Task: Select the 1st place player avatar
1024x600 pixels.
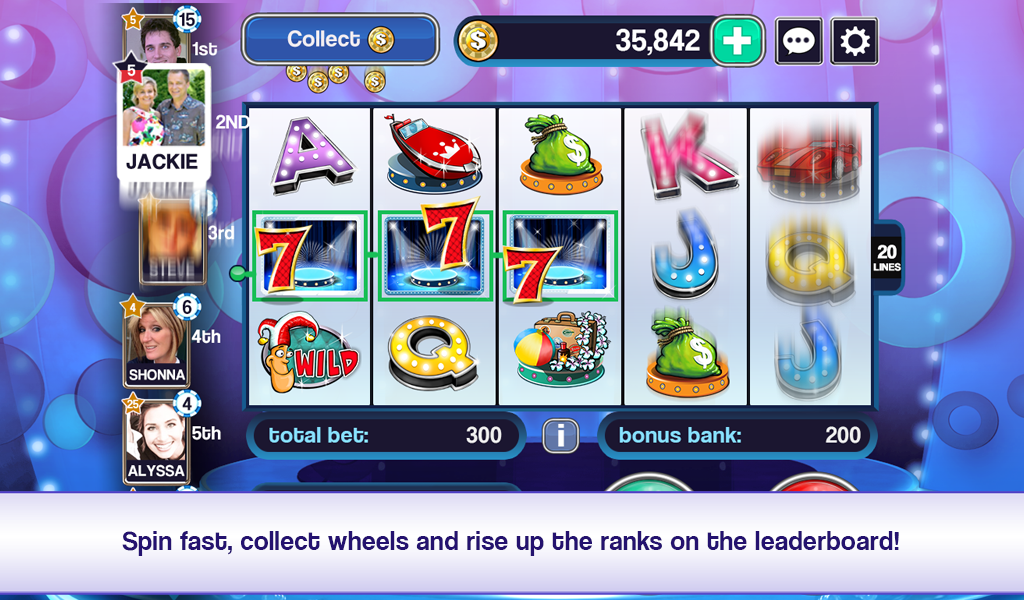Action: [158, 40]
